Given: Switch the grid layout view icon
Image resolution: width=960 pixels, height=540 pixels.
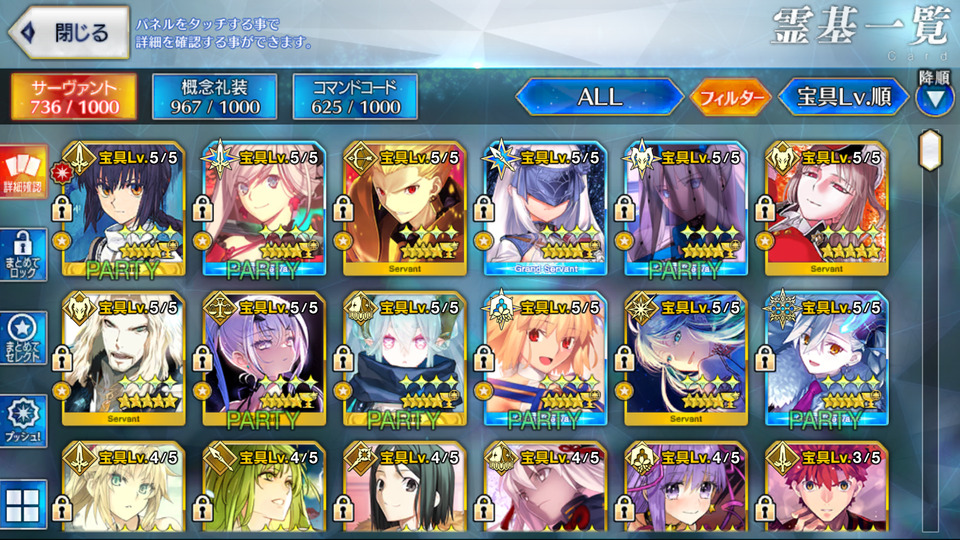Looking at the screenshot, I should tap(23, 503).
